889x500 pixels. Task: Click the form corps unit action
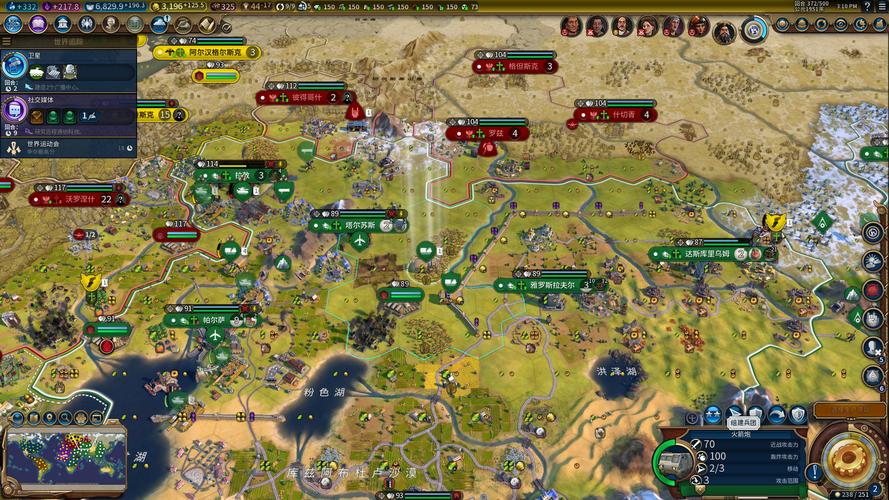click(x=737, y=414)
